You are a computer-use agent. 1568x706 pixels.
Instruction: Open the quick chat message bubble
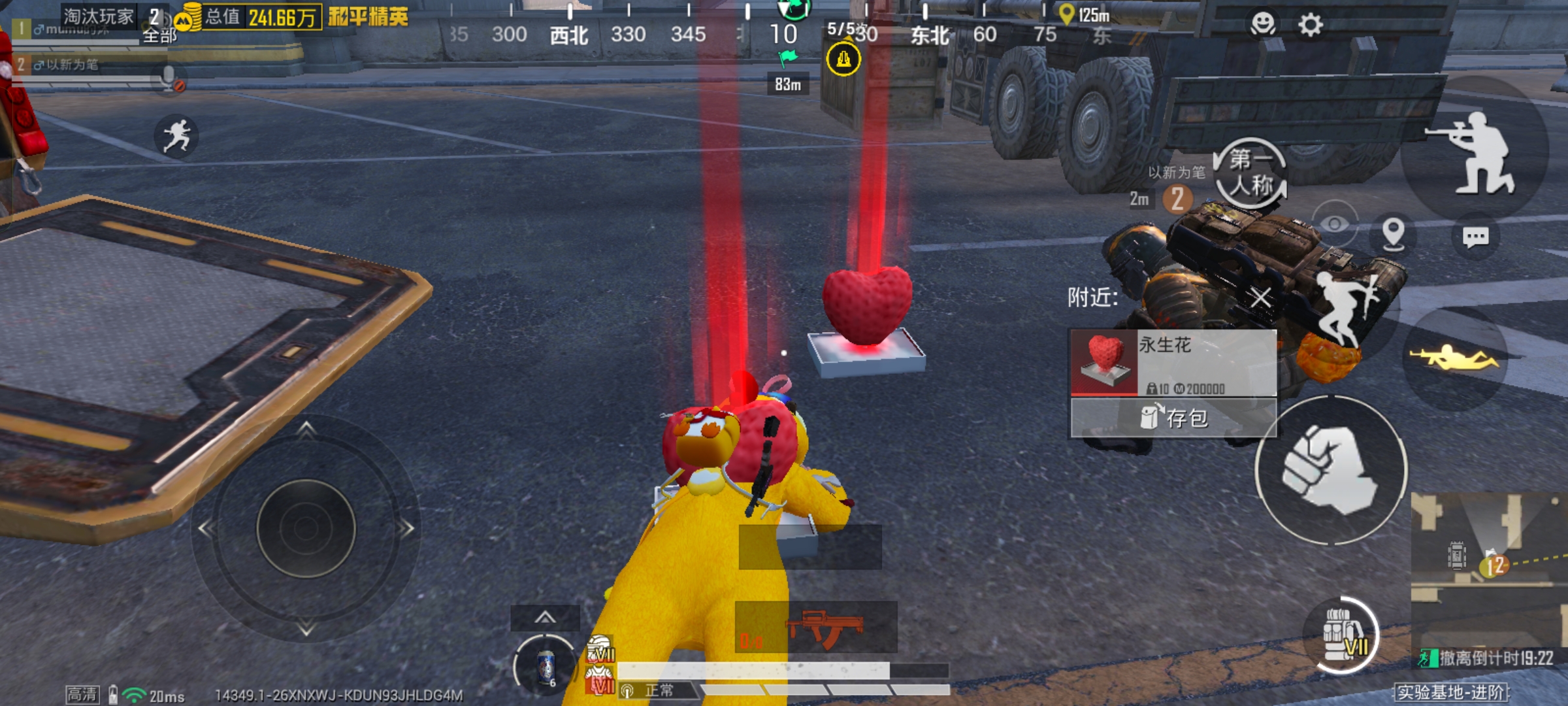coord(1475,237)
